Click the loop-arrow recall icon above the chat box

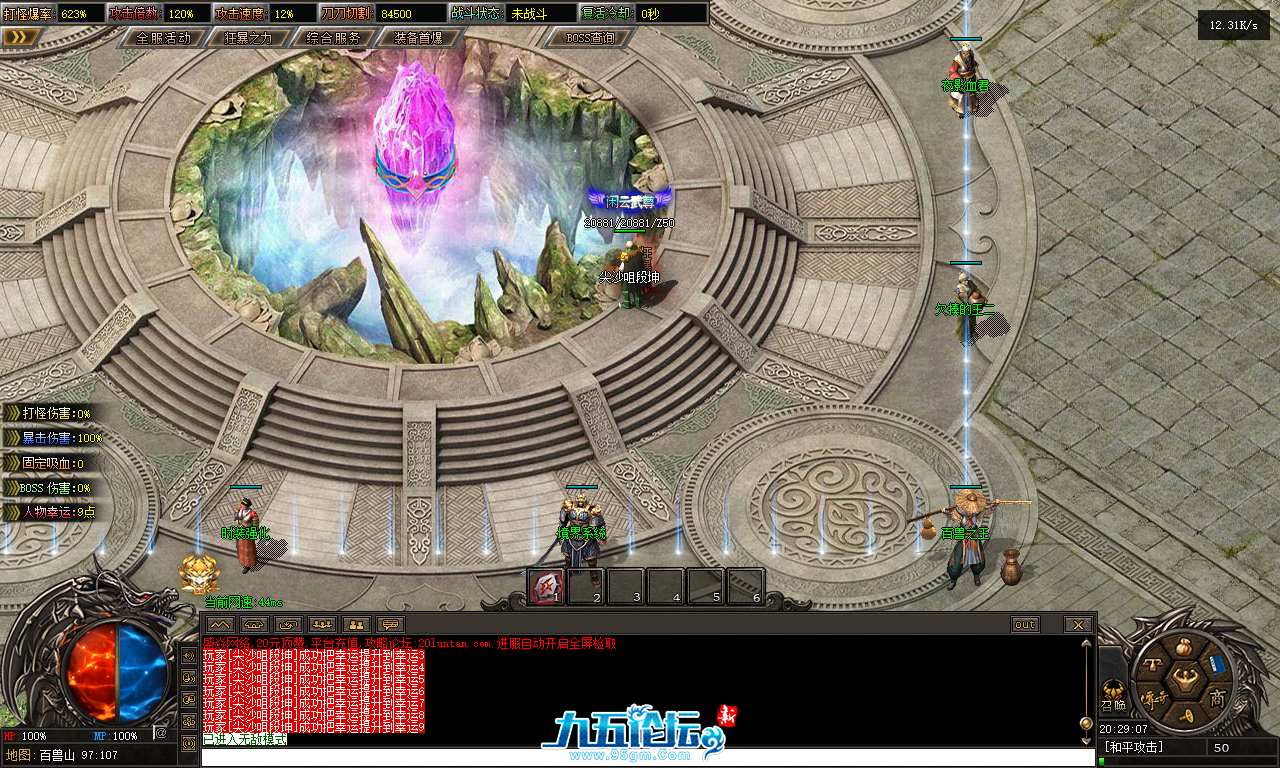tap(289, 624)
